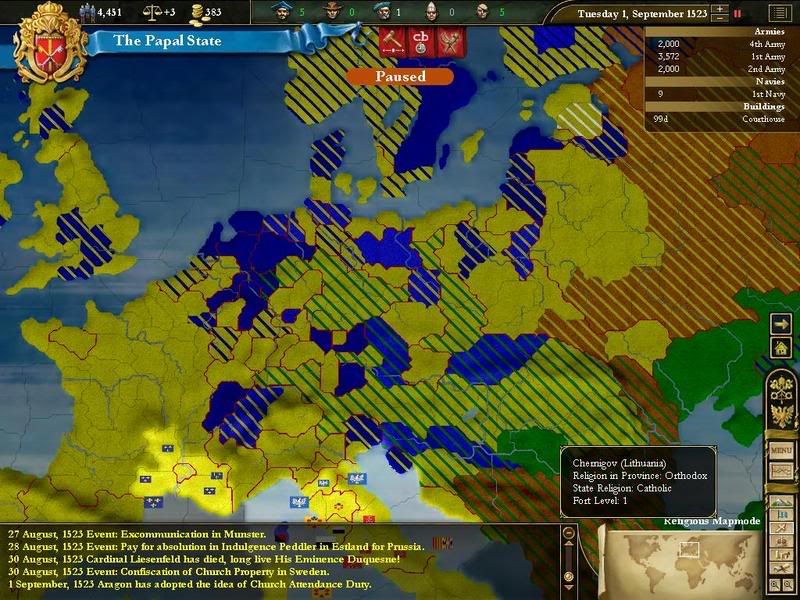
Task: Open the Courthouse building entry
Action: [x=720, y=118]
